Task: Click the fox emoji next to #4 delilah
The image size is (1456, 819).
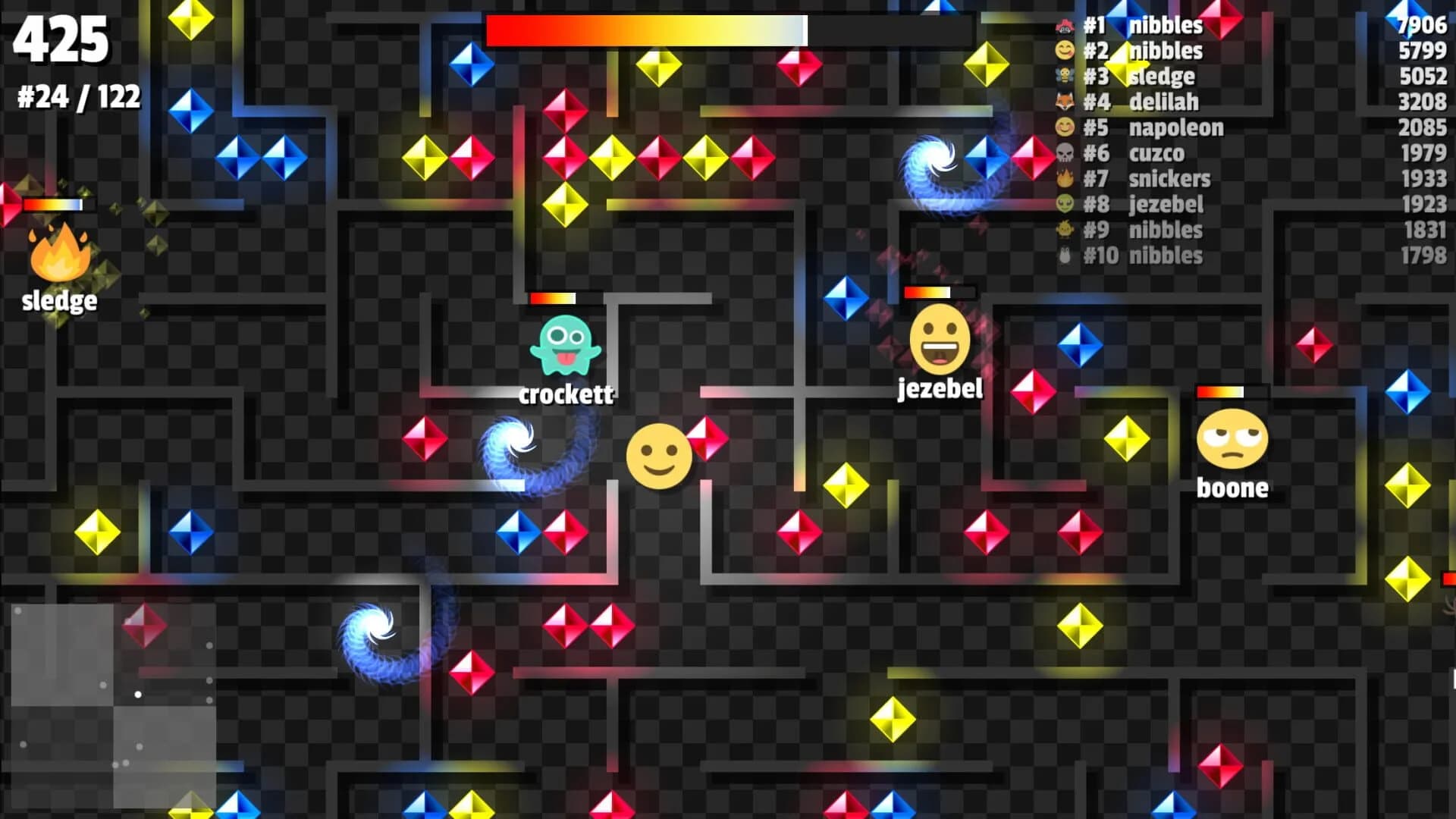Action: [1065, 102]
